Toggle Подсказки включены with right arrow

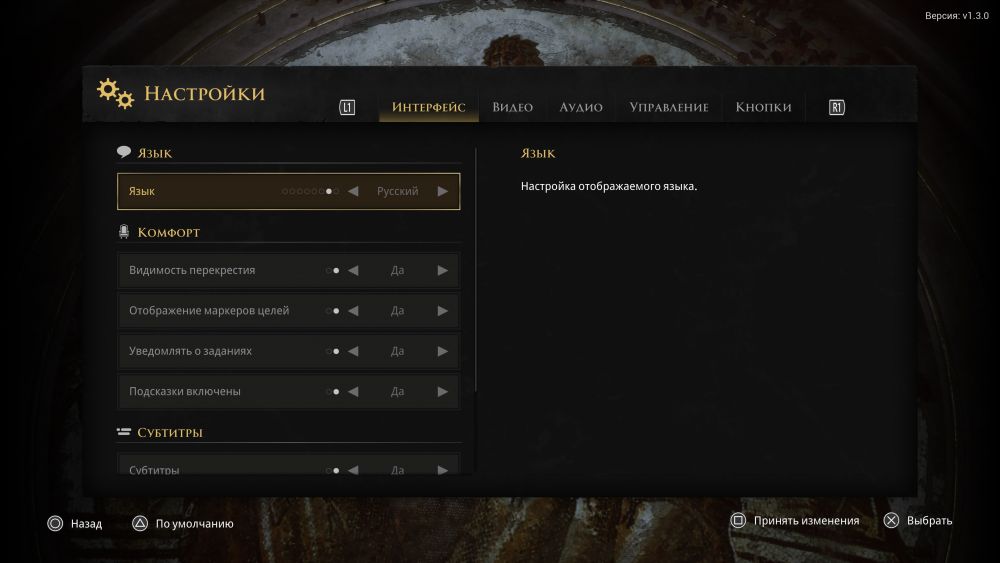click(x=443, y=391)
